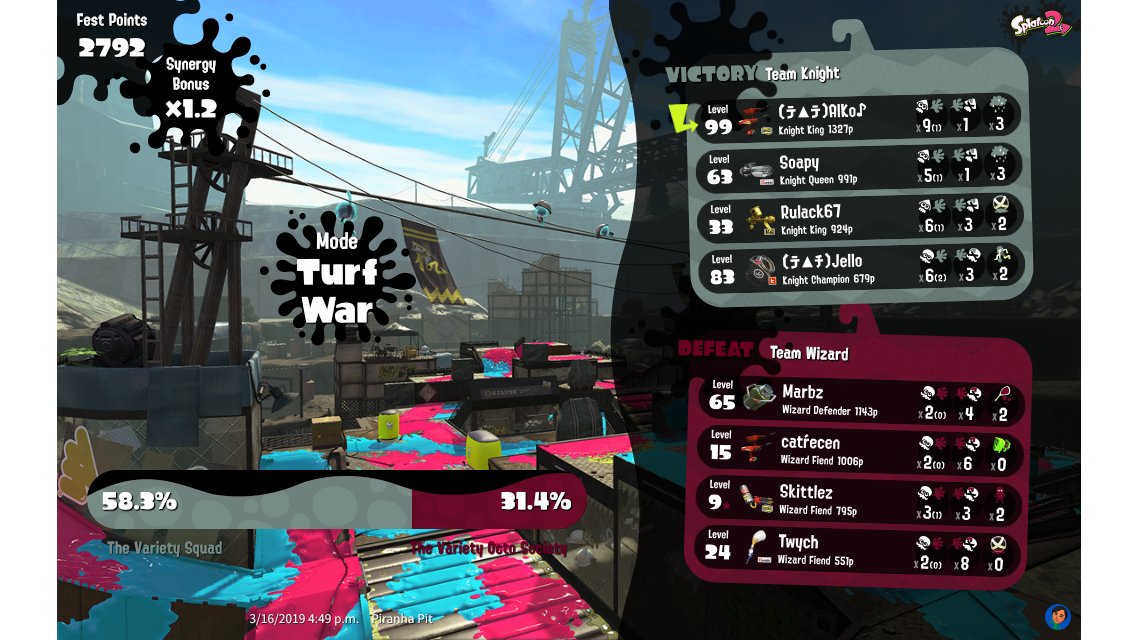Image resolution: width=1138 pixels, height=640 pixels.
Task: Select player row (テ▲テ)Jello
Action: 858,268
